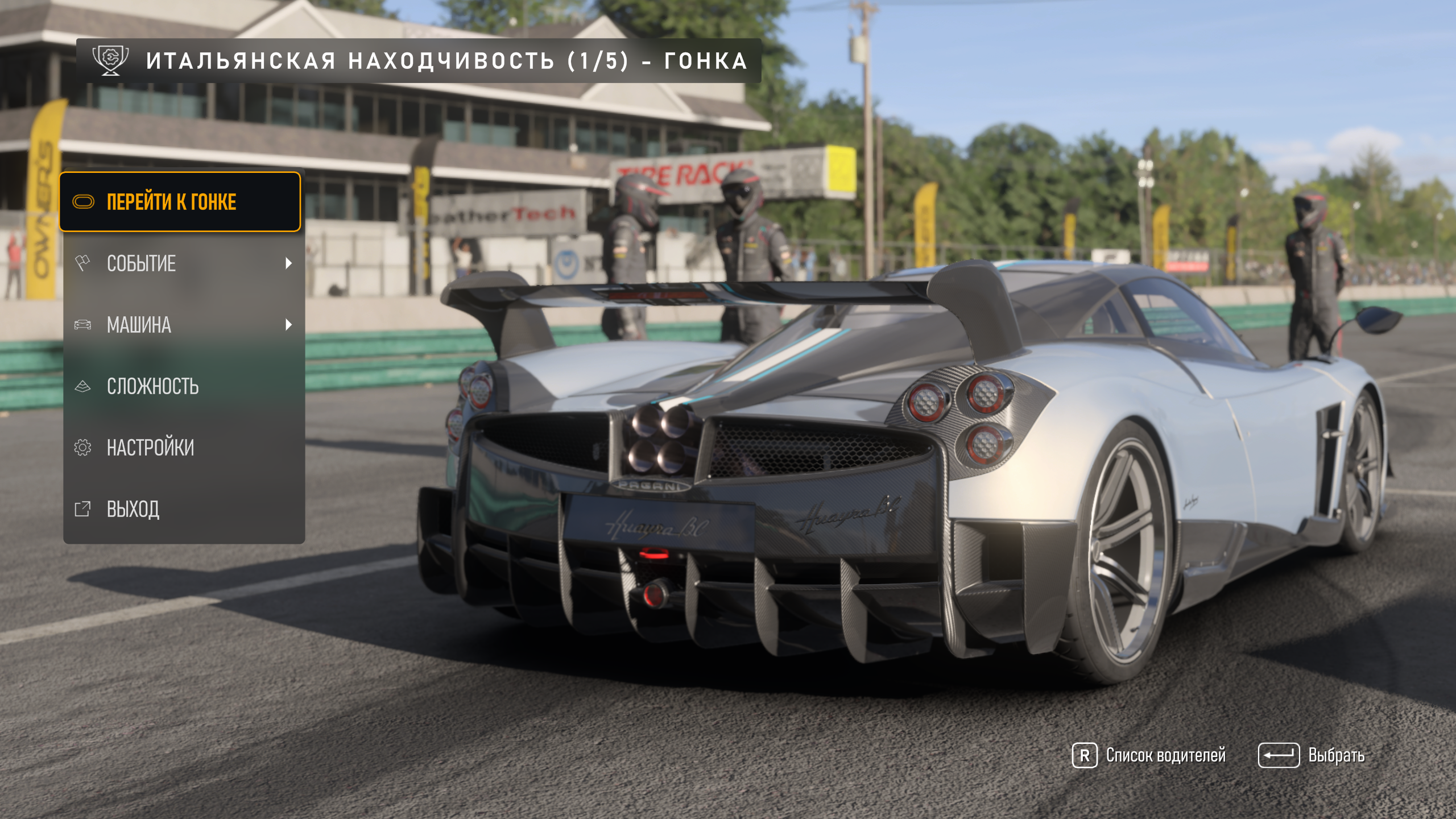Choose the СЛОЖНОСТЬ difficulty option

point(183,386)
